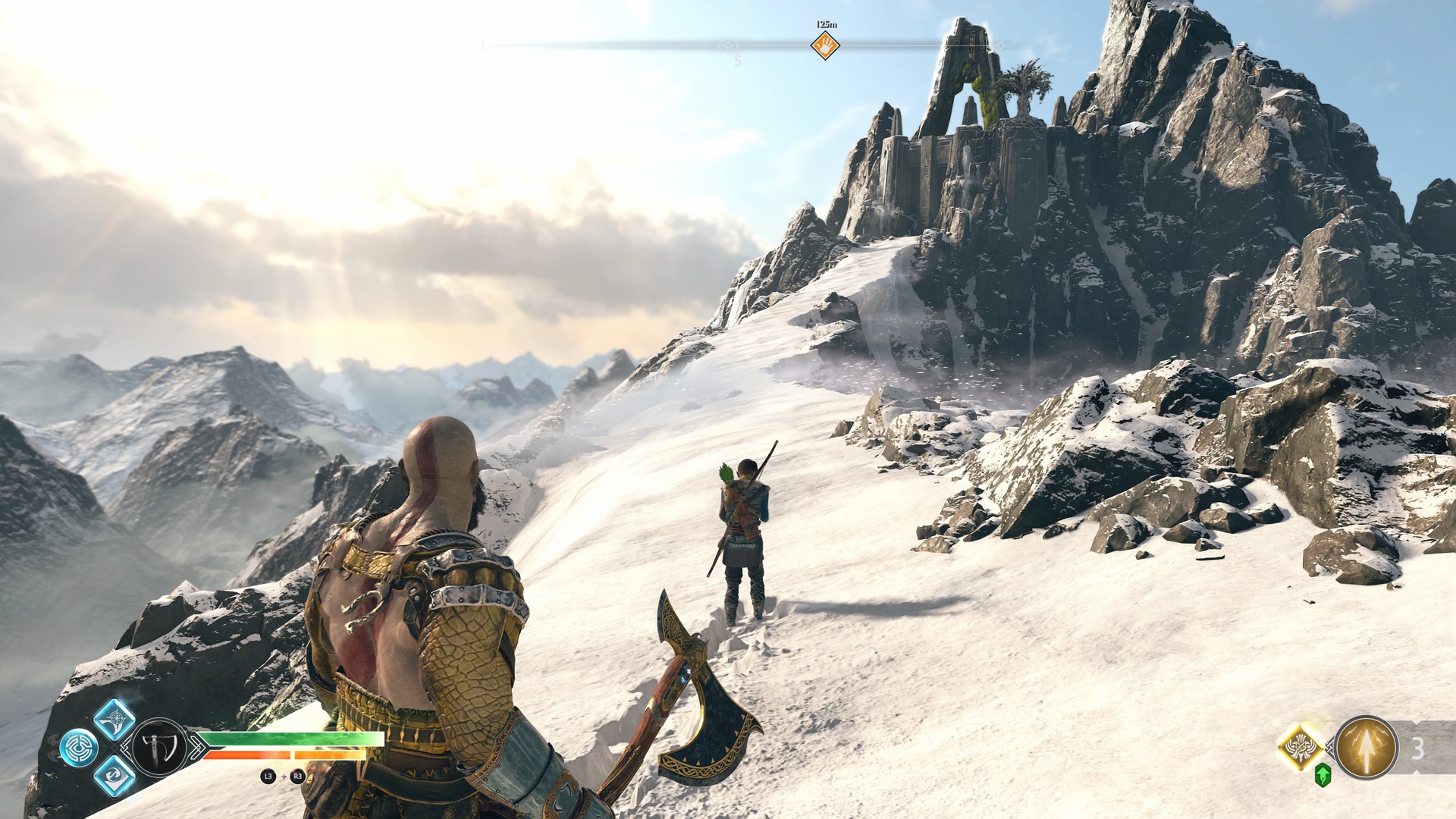Select the shock arrow ability icon
This screenshot has width=1456, height=819.
point(1367,747)
